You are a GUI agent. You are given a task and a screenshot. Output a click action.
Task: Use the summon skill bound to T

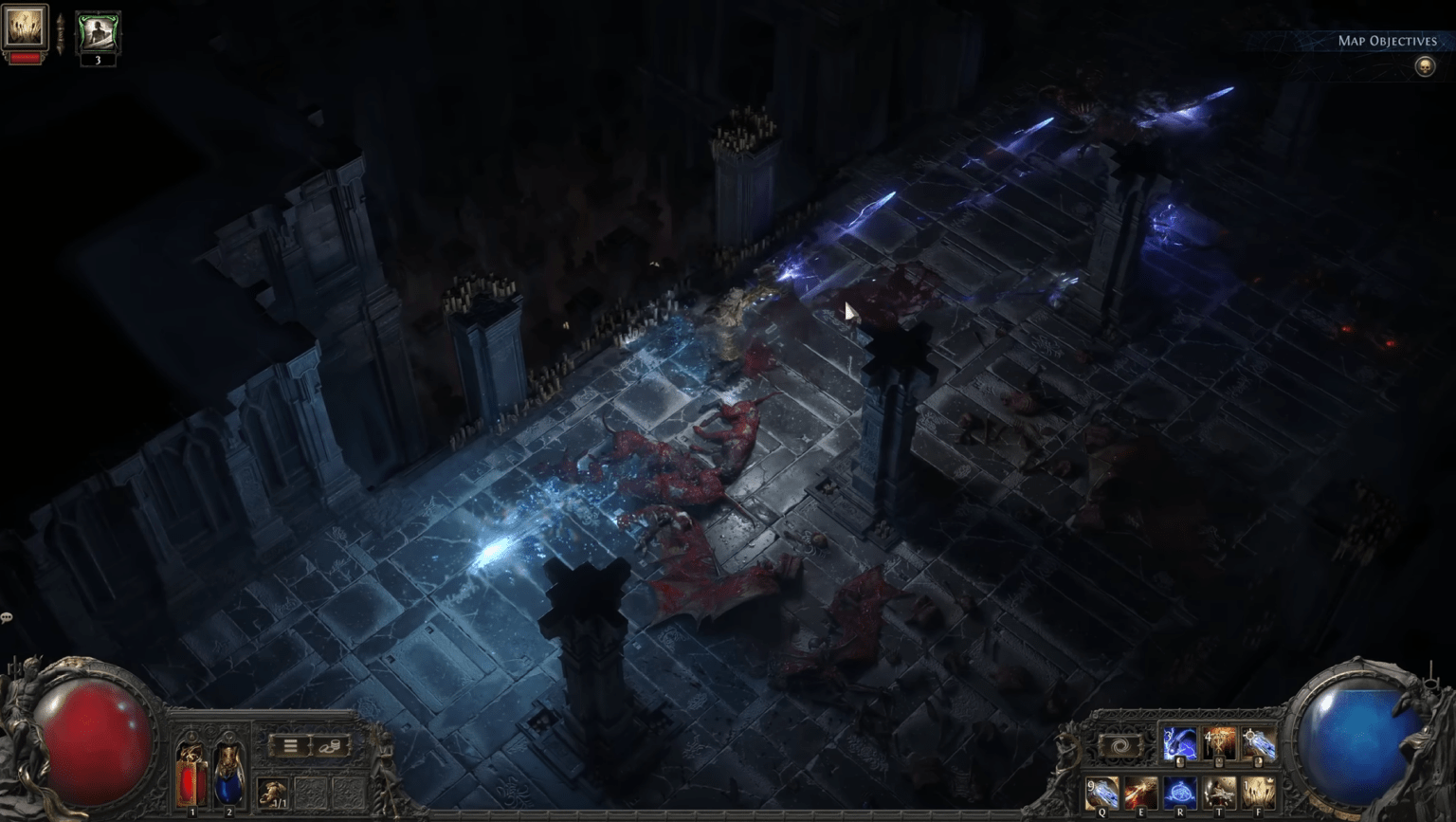(x=1219, y=792)
